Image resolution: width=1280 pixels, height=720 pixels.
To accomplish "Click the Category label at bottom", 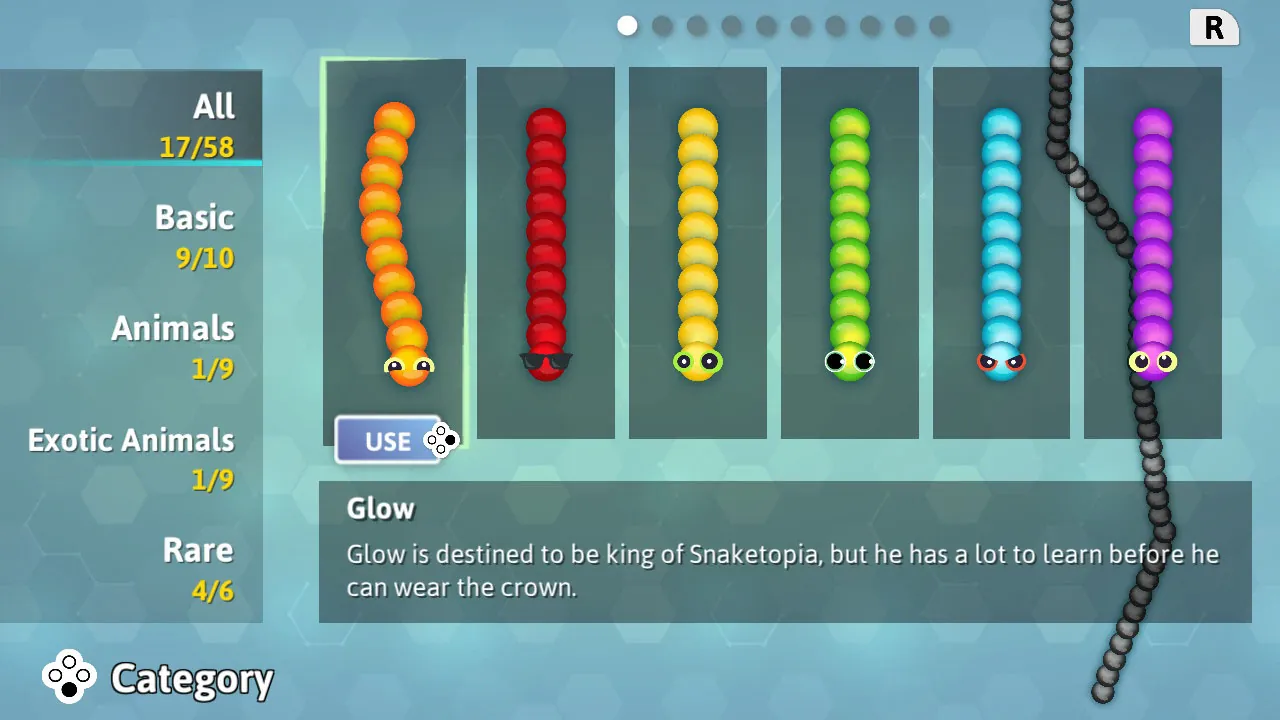I will coord(192,679).
